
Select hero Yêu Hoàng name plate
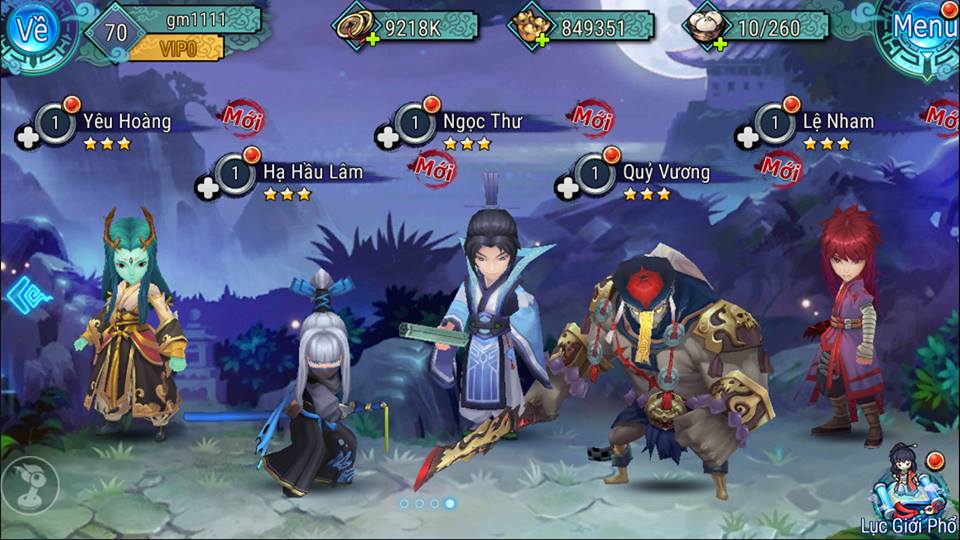click(126, 122)
